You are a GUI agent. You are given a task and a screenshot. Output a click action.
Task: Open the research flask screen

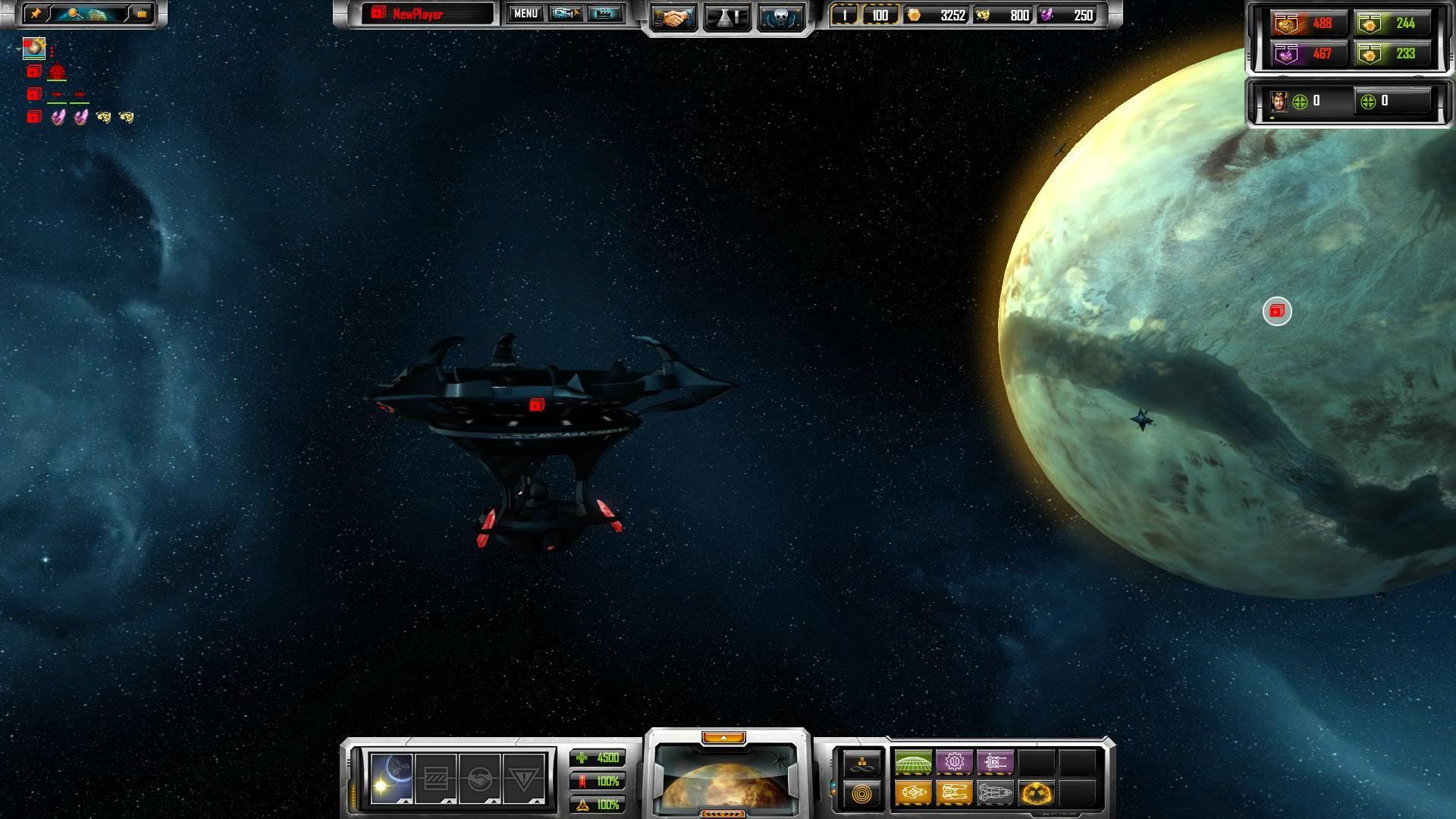727,17
